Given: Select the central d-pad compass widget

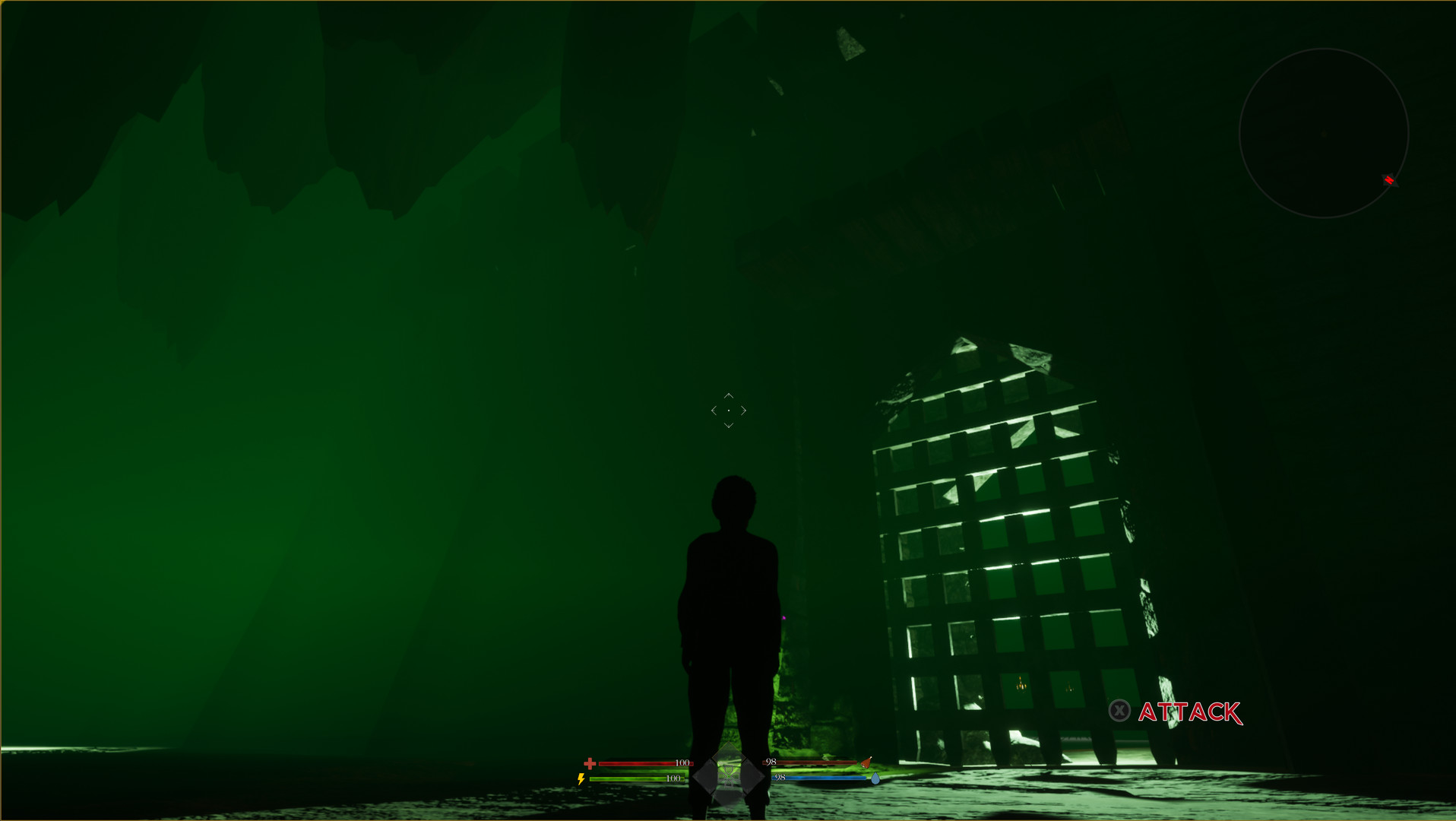Looking at the screenshot, I should [728, 775].
